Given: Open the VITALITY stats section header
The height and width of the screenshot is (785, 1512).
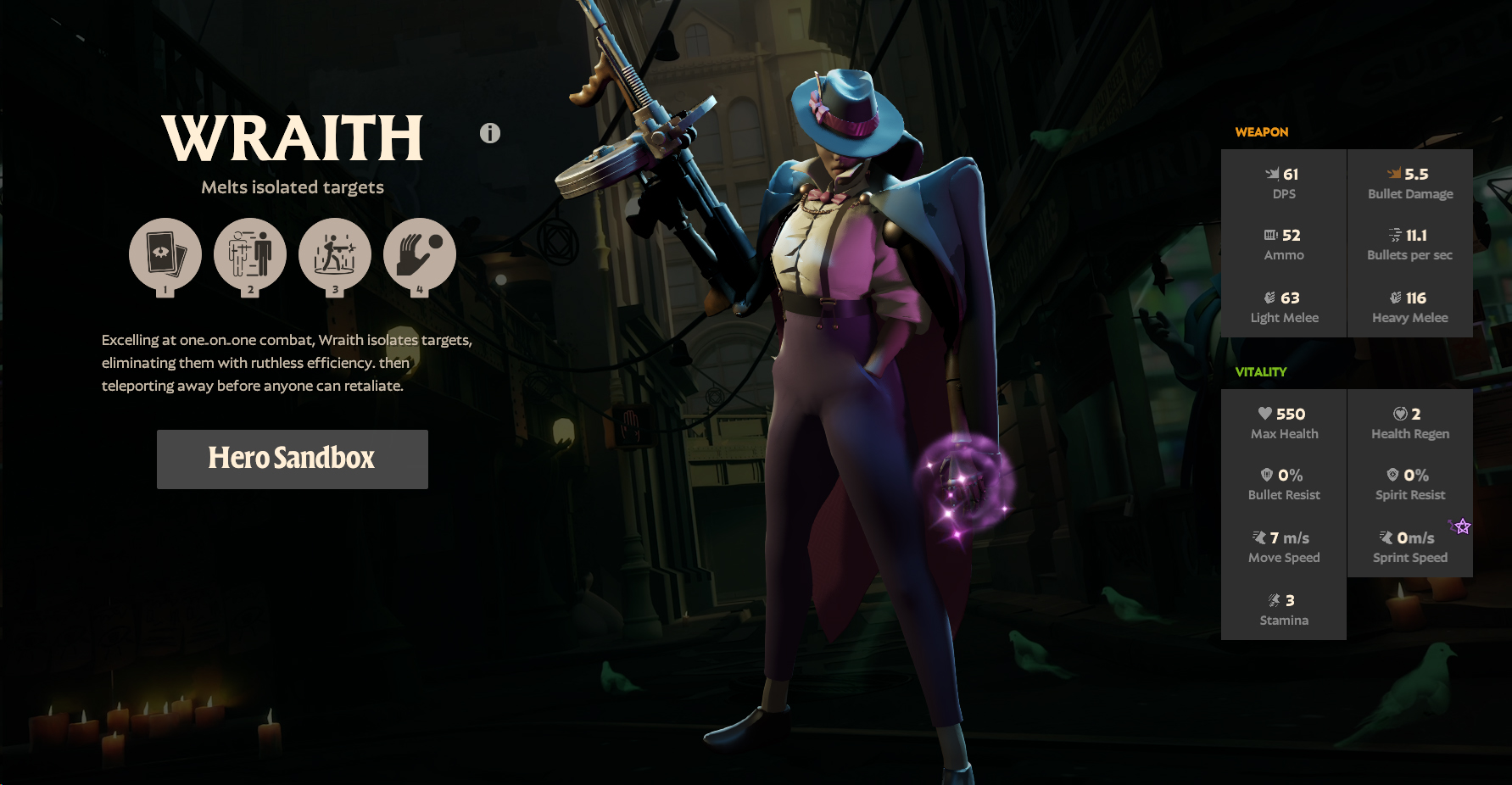Looking at the screenshot, I should pos(1261,371).
